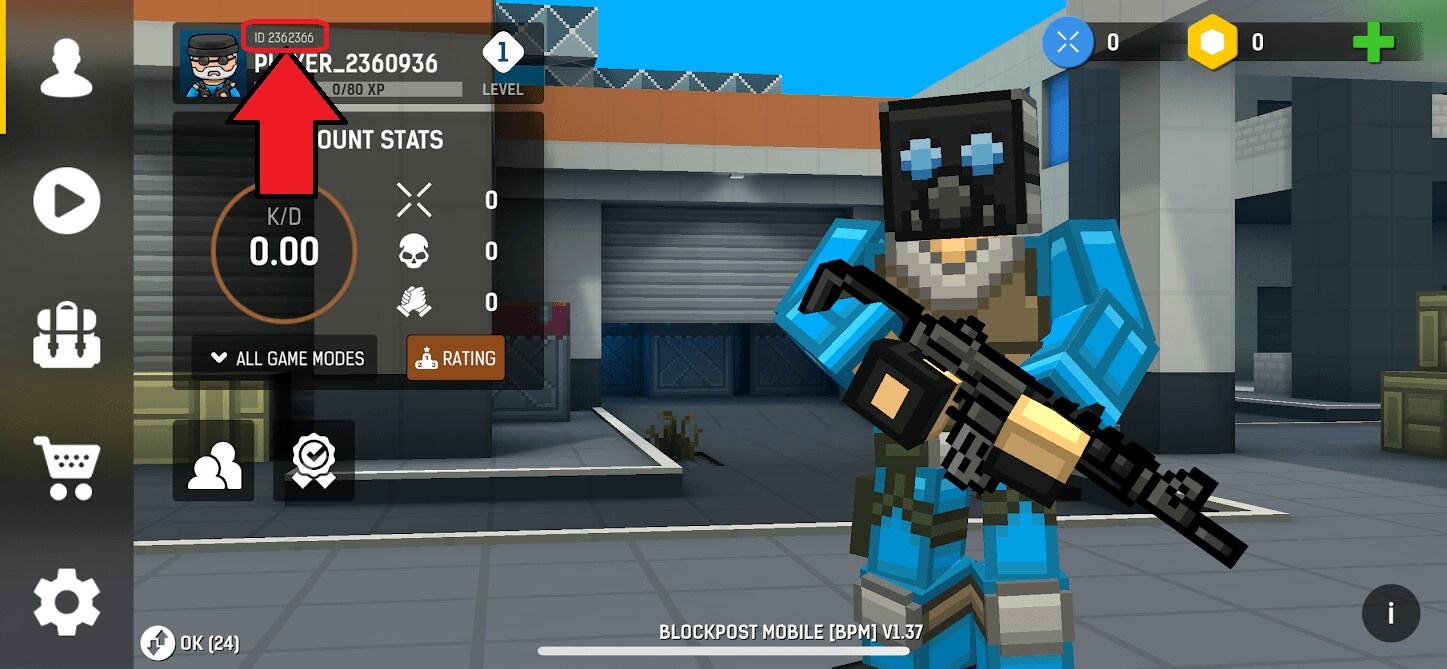This screenshot has height=669, width=1447.
Task: Select the play button in sidebar
Action: tap(66, 201)
